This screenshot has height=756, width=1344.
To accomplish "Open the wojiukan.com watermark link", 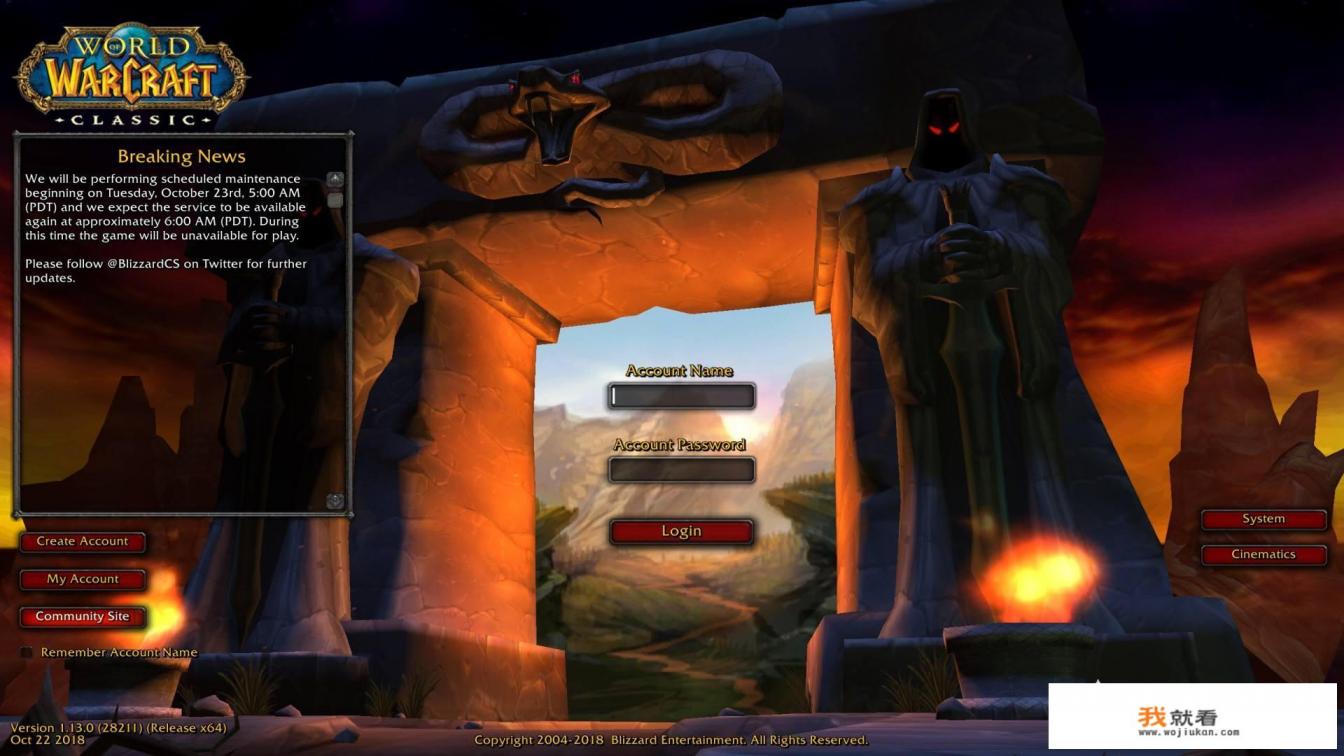I will click(x=1192, y=717).
